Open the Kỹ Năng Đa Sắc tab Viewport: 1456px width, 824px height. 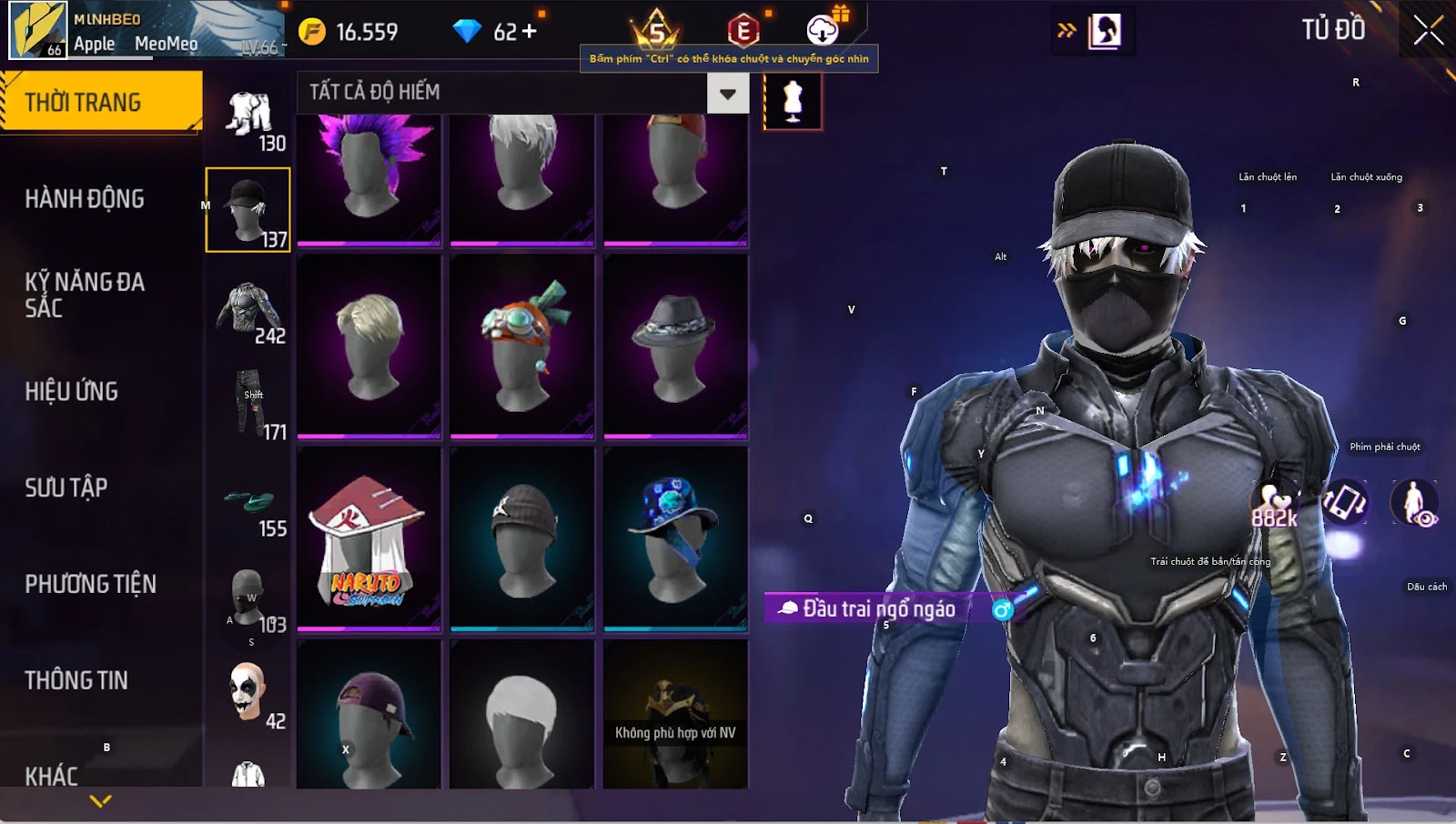tap(85, 295)
